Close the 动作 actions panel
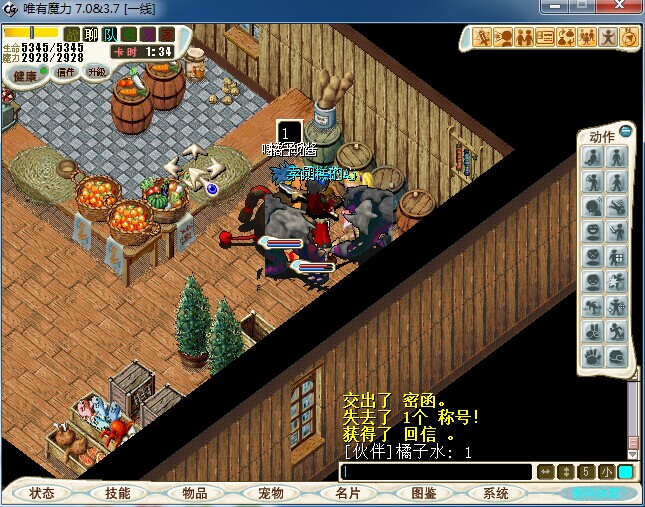Image resolution: width=645 pixels, height=507 pixels. [x=626, y=131]
